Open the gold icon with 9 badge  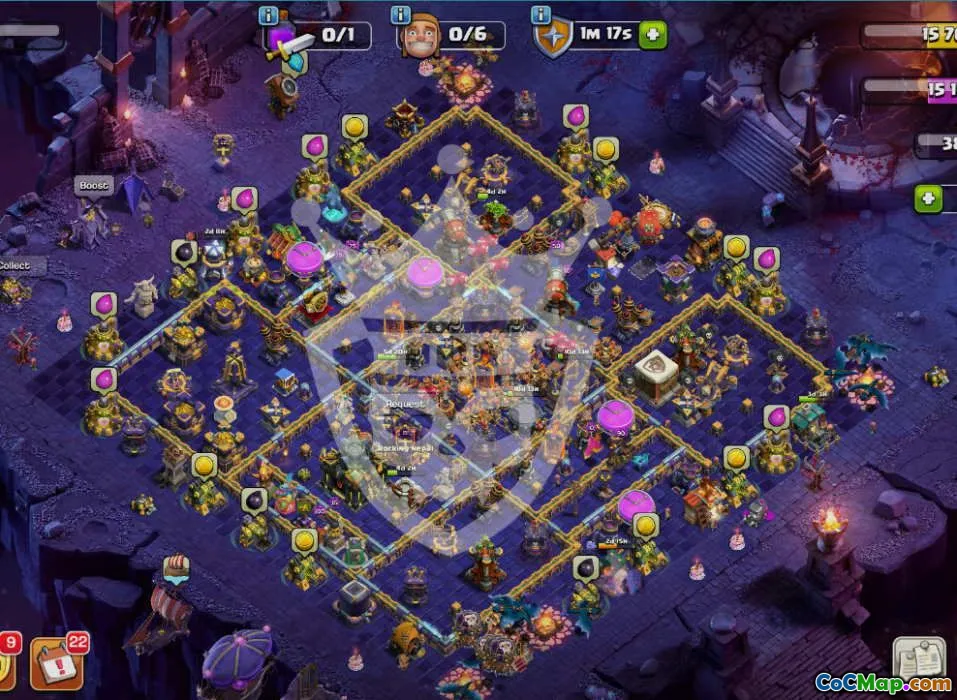tap(5, 665)
